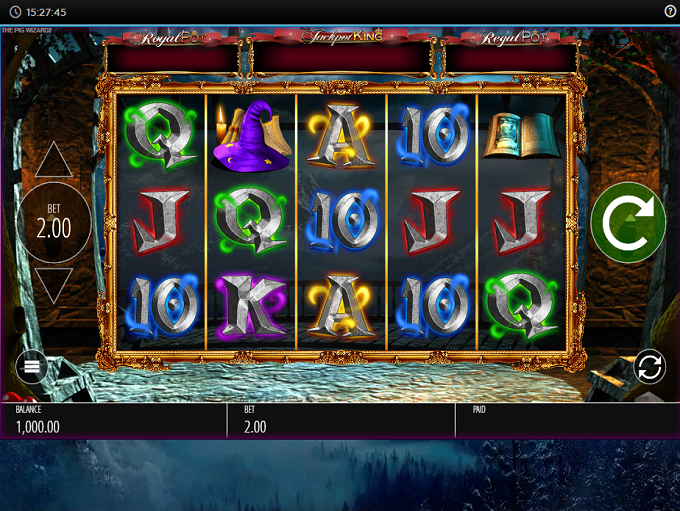Decrease the bet with the down arrow
The width and height of the screenshot is (680, 511).
pyautogui.click(x=54, y=285)
